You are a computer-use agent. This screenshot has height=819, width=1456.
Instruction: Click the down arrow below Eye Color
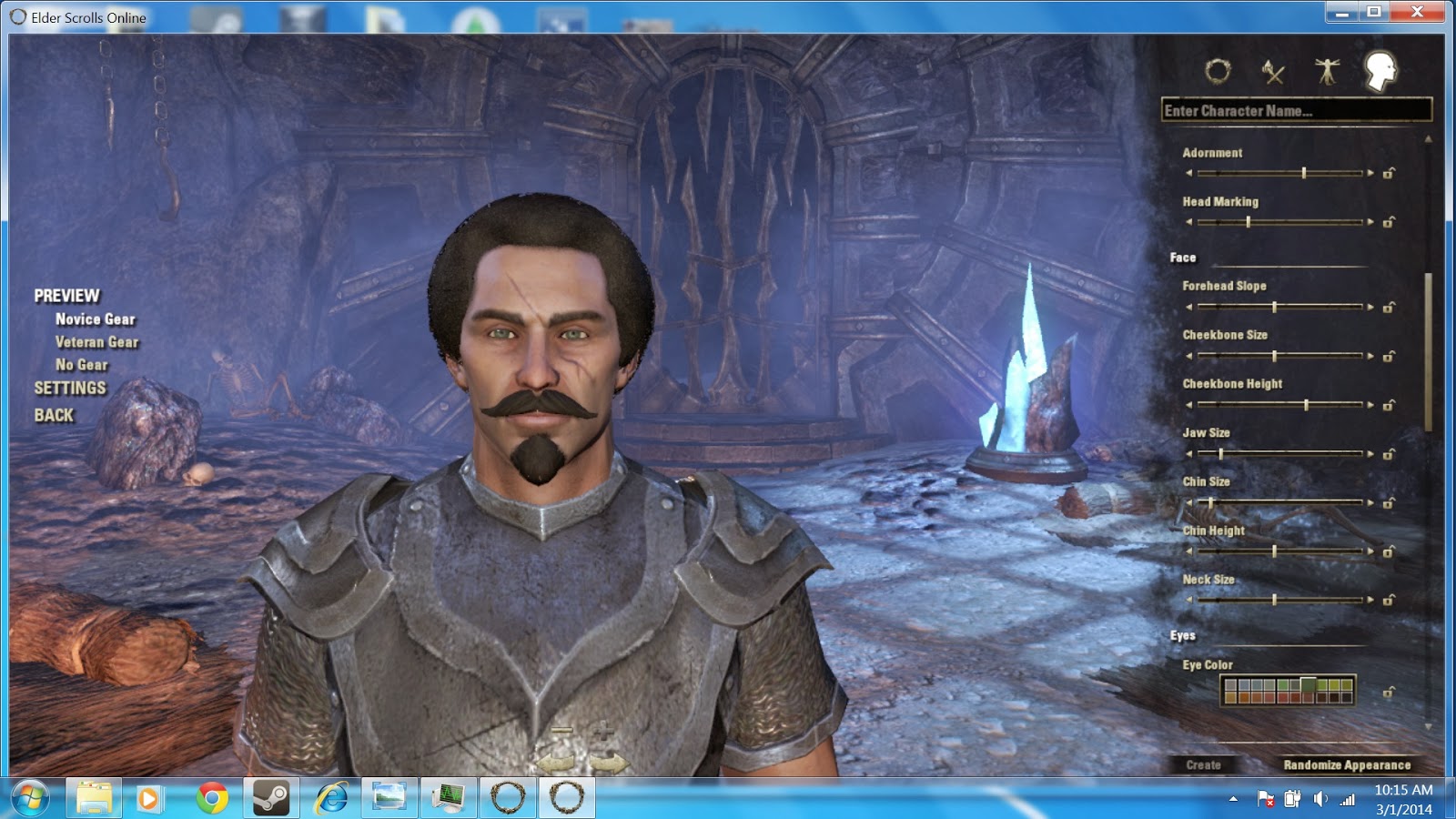tap(1427, 728)
